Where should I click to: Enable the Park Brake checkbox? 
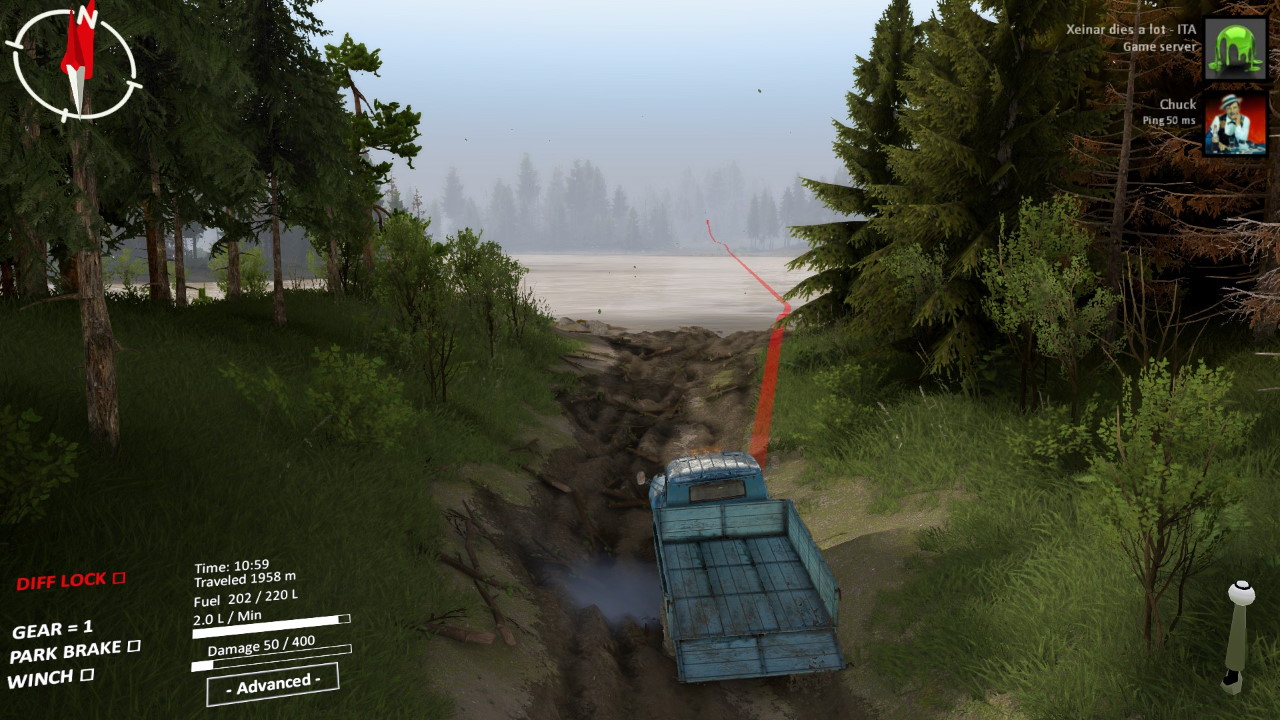(x=133, y=647)
